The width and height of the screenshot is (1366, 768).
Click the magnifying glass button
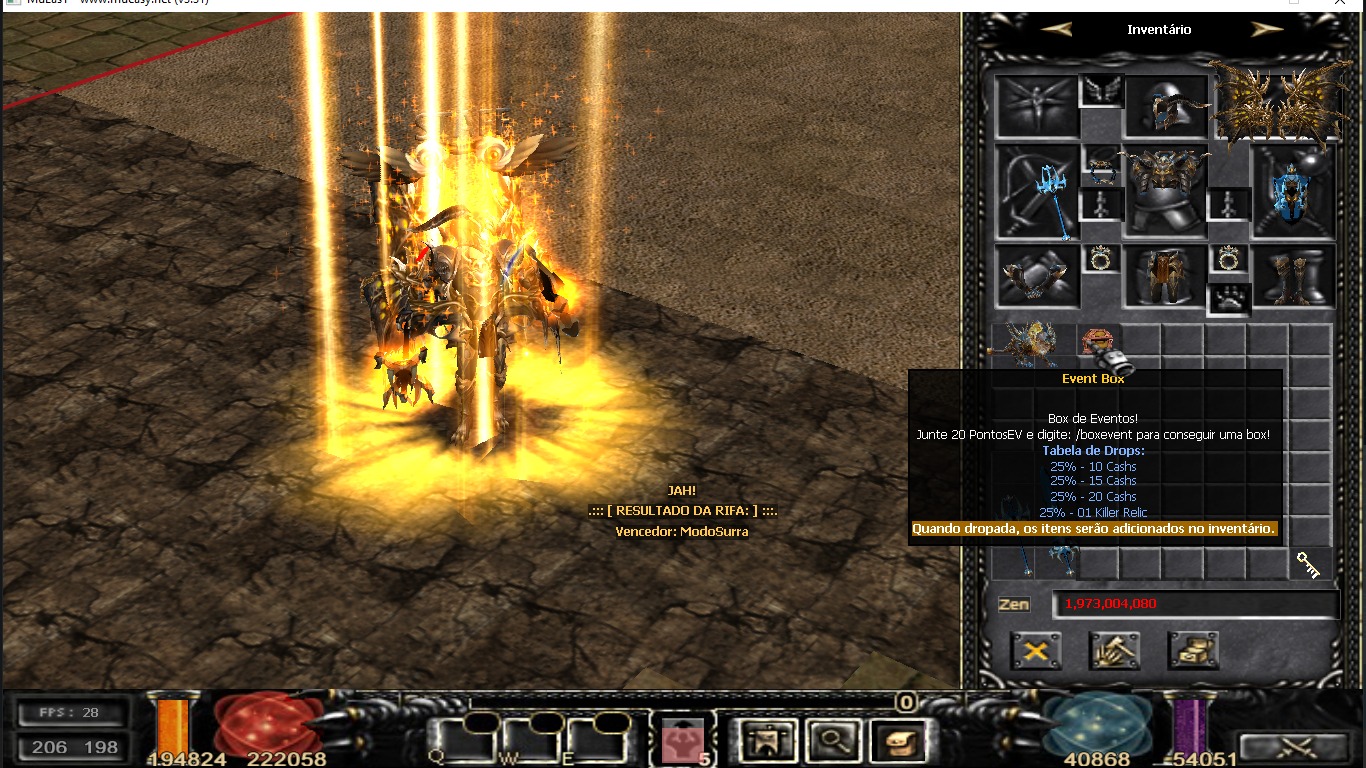point(831,741)
